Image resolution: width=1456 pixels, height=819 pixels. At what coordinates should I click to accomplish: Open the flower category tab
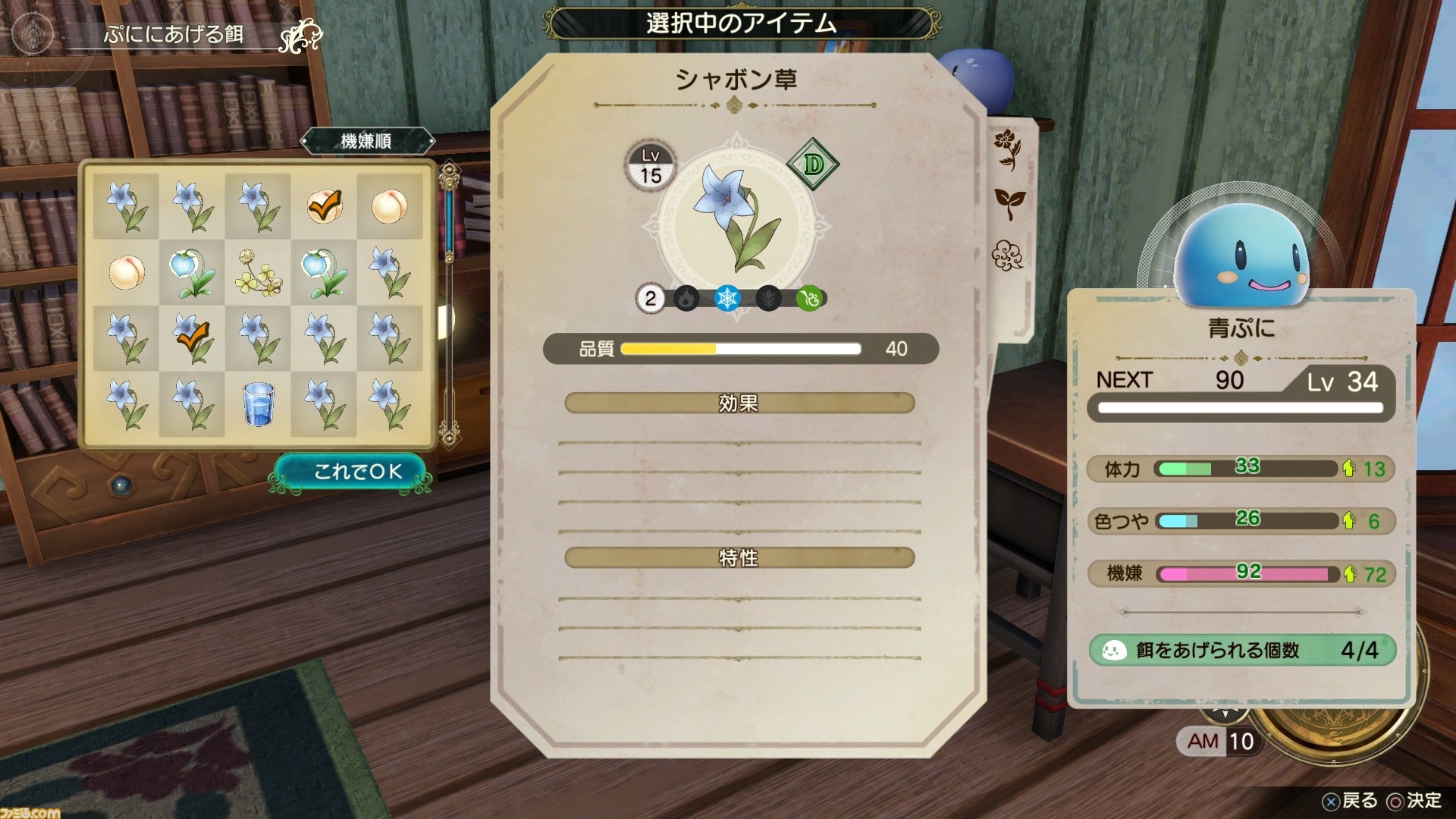[x=1008, y=149]
